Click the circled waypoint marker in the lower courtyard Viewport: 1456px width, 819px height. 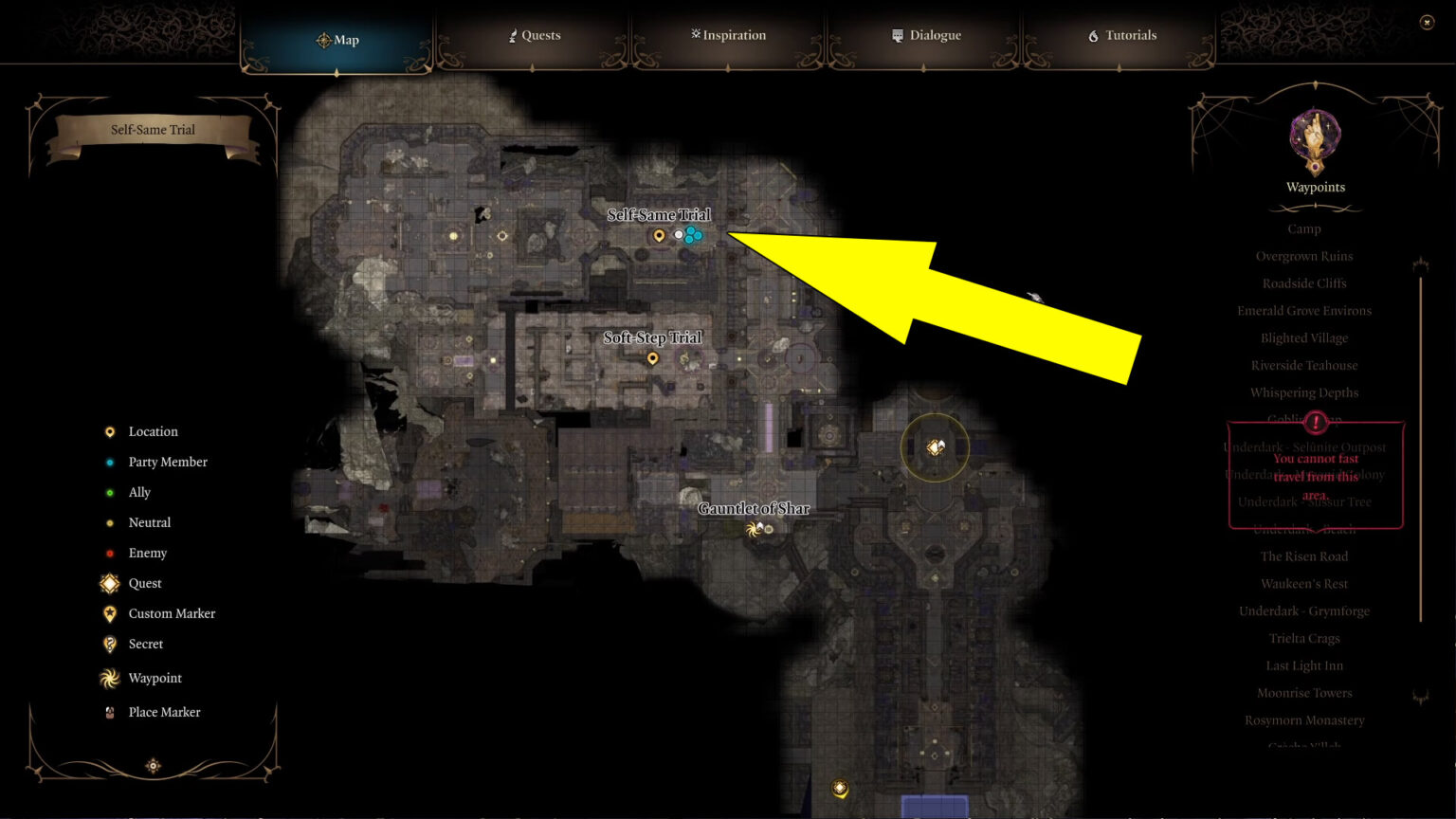click(x=935, y=446)
